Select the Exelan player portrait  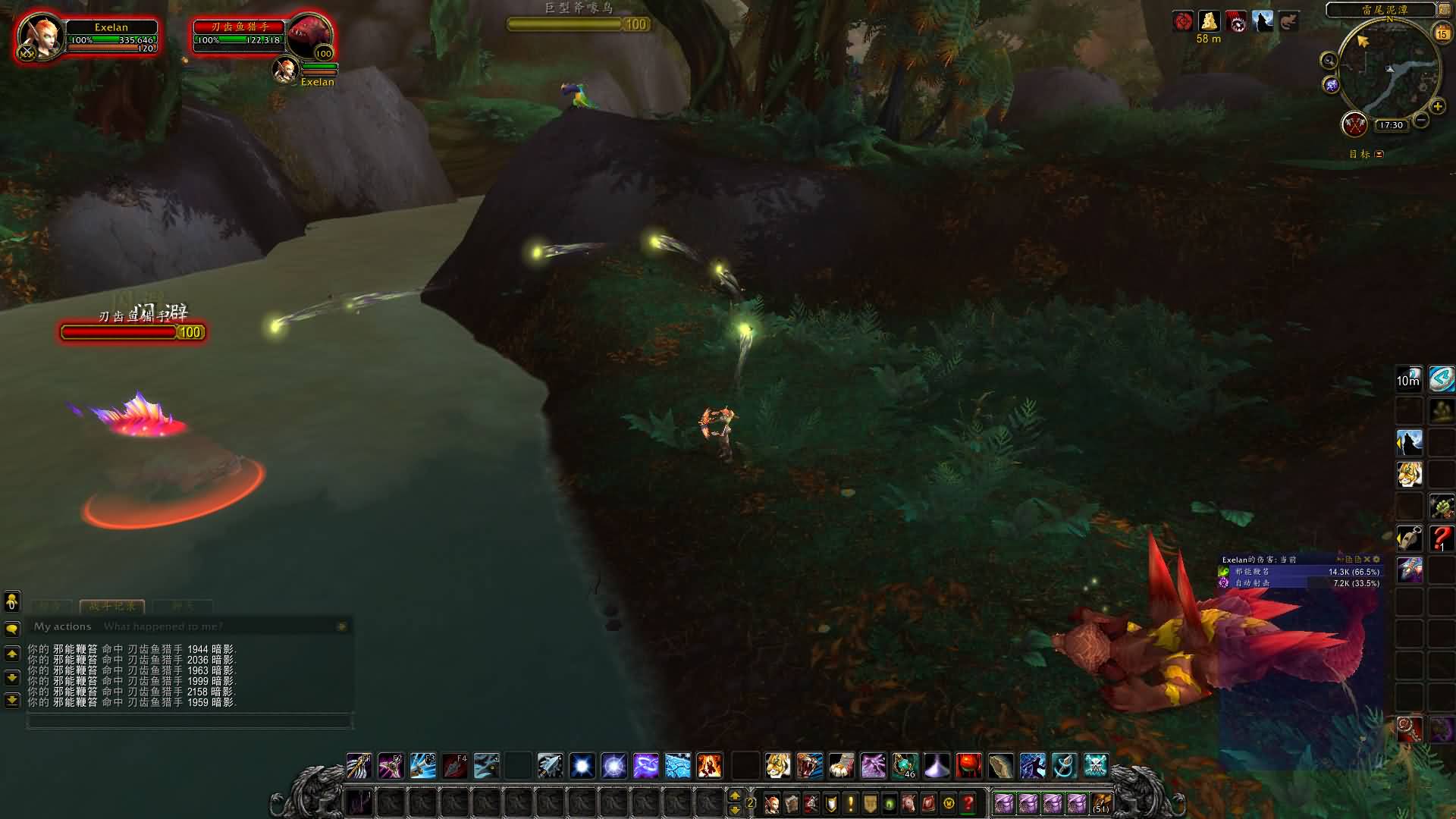(x=39, y=36)
